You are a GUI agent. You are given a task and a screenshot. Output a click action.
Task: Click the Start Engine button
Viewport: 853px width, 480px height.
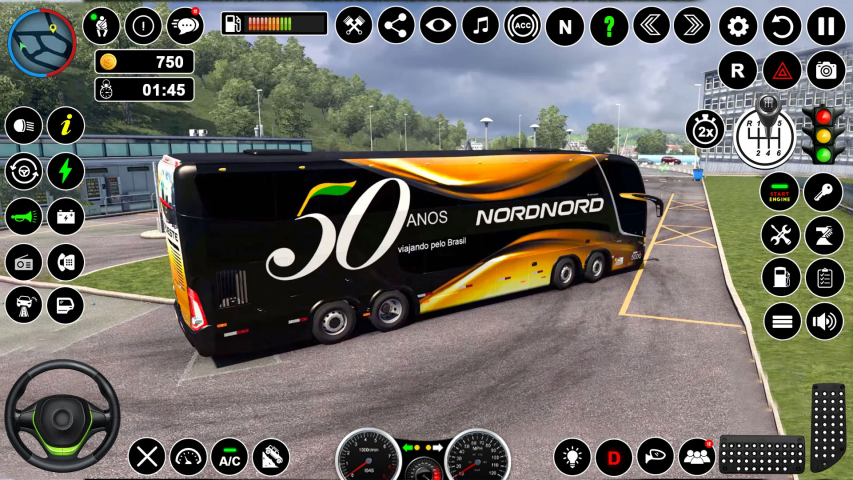[x=780, y=192]
